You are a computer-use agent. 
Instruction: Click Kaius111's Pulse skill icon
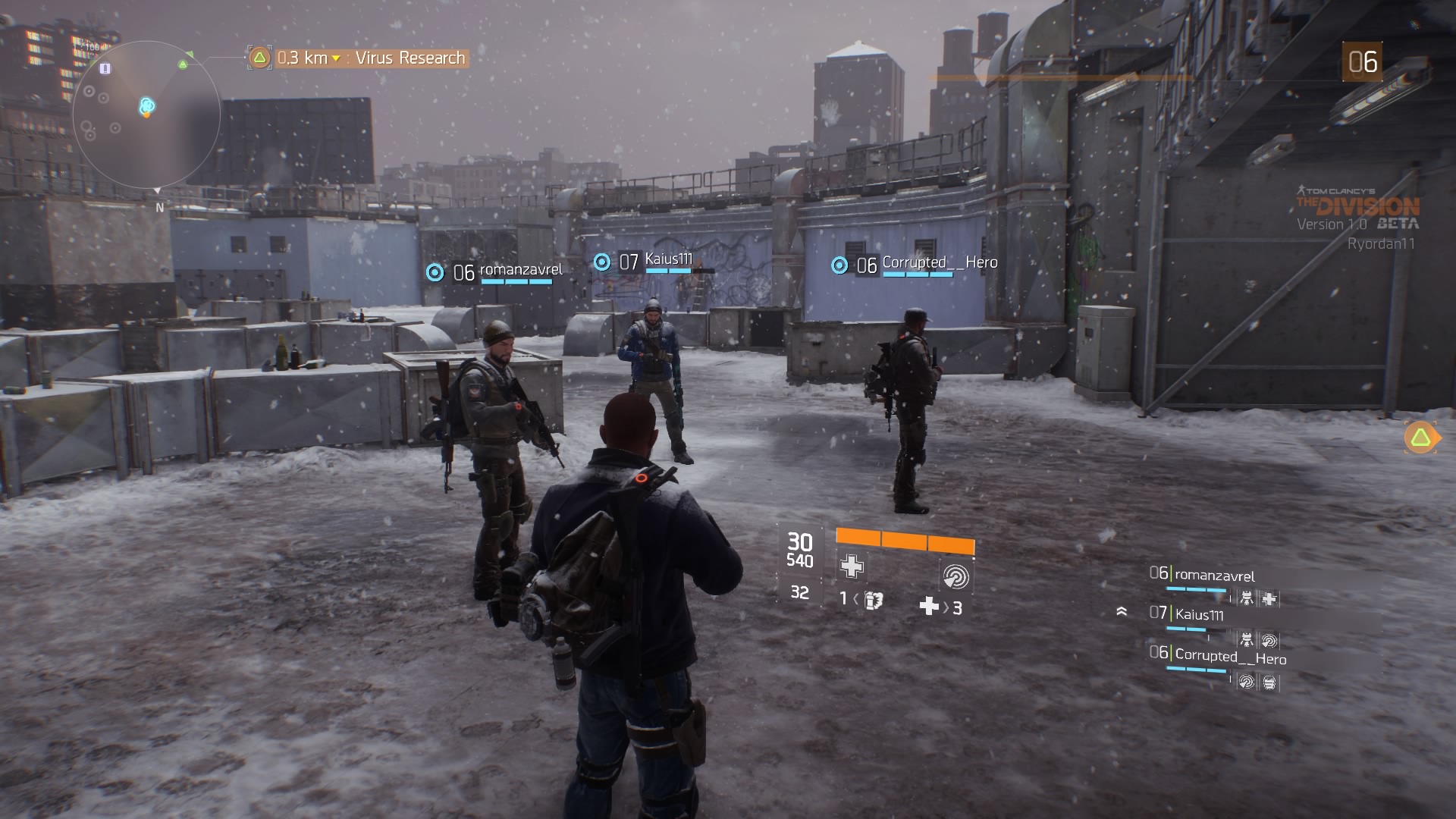click(x=1270, y=640)
